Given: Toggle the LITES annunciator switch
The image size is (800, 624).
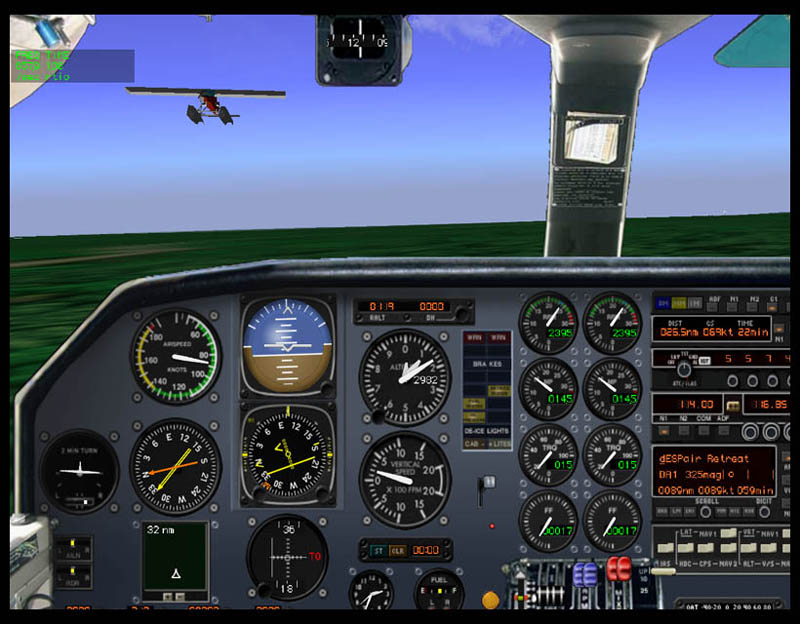Looking at the screenshot, I should (499, 443).
